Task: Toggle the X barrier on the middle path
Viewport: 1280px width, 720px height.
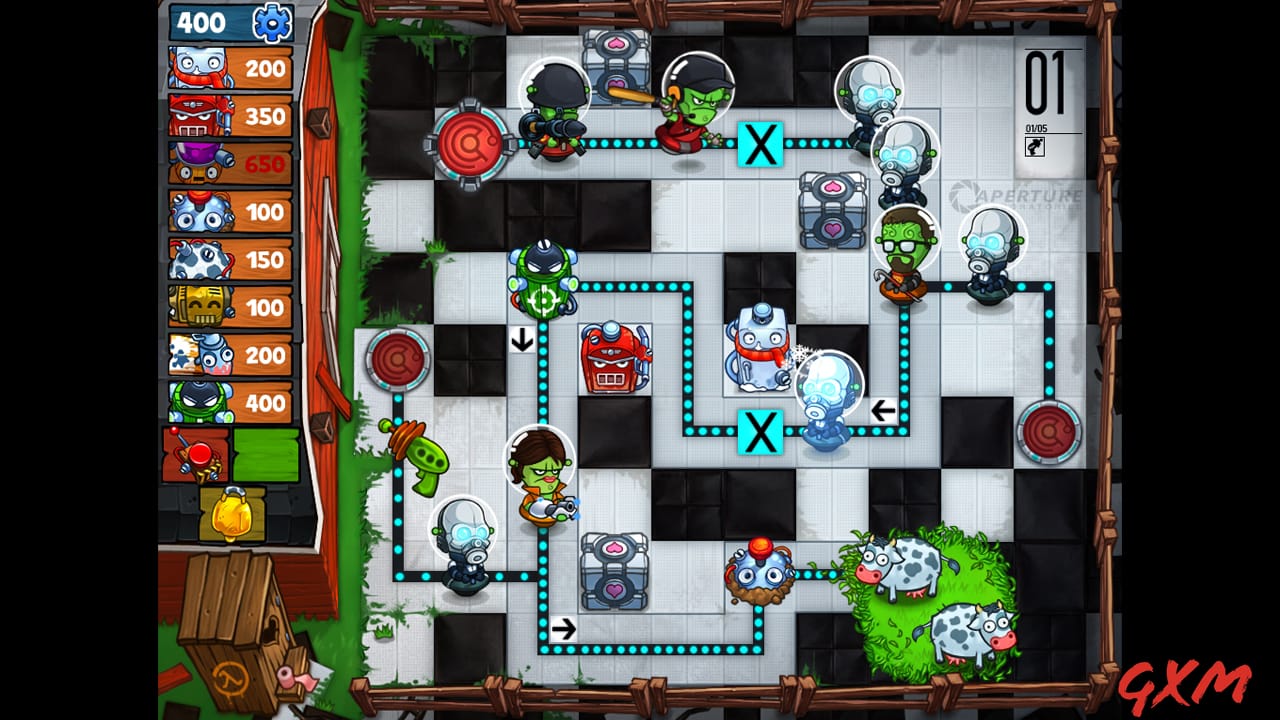Action: point(760,433)
